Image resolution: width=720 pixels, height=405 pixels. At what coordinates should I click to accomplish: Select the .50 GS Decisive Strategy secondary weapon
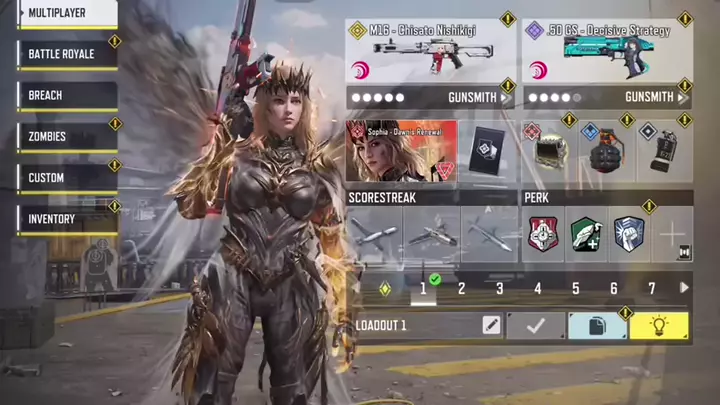[607, 52]
